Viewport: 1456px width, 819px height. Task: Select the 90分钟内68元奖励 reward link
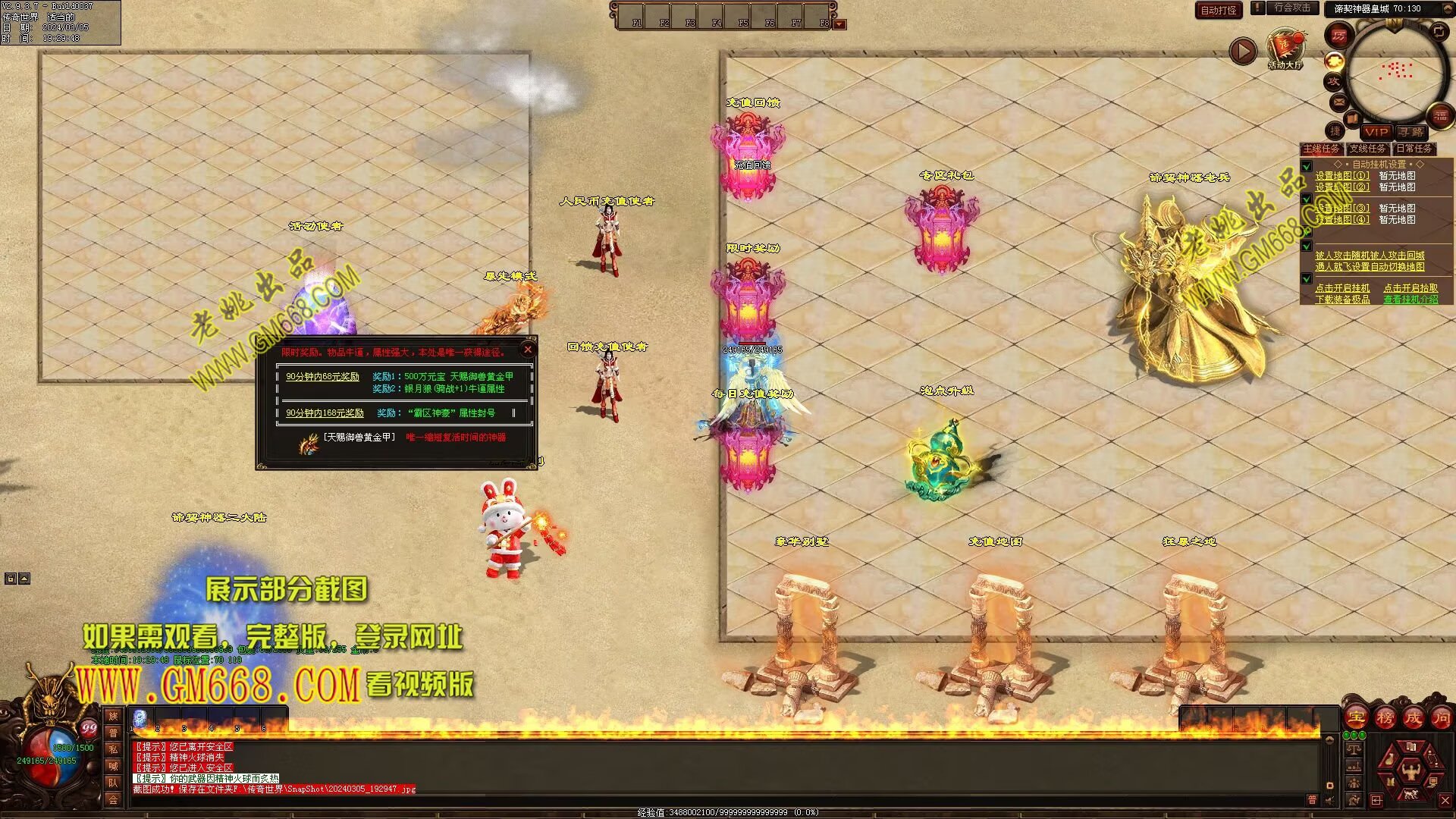click(322, 377)
